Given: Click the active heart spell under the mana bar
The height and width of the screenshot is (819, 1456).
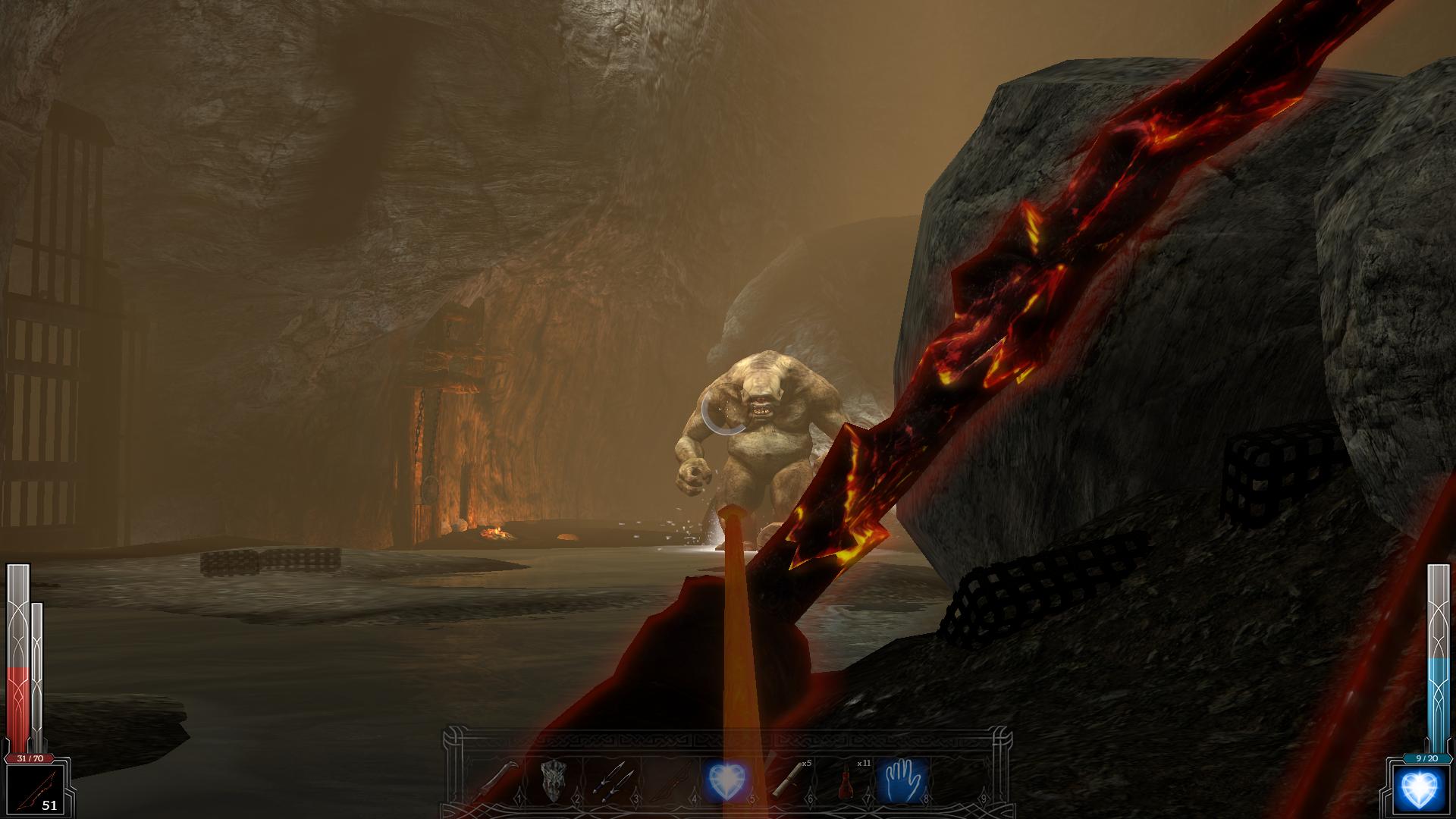Looking at the screenshot, I should [1420, 790].
